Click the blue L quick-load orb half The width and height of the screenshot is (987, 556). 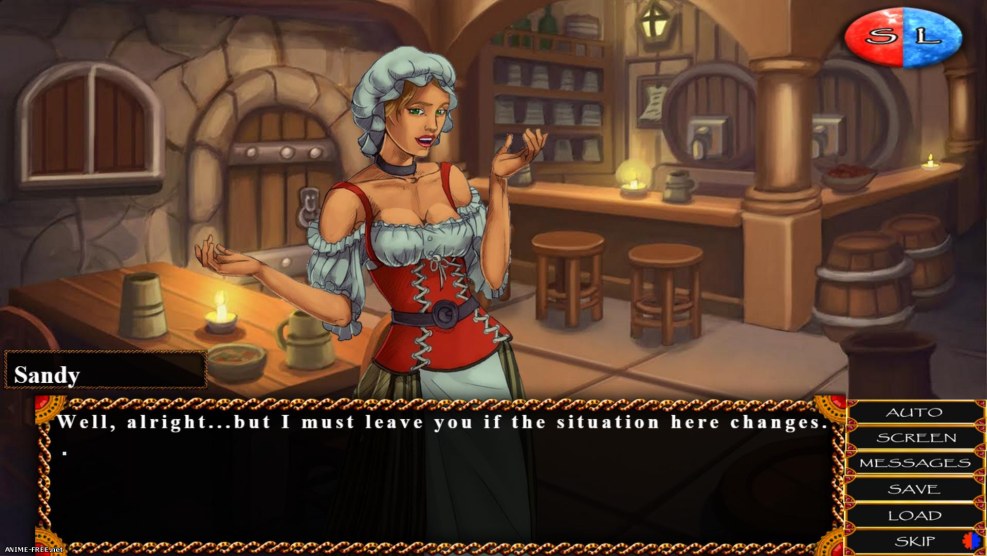(932, 38)
